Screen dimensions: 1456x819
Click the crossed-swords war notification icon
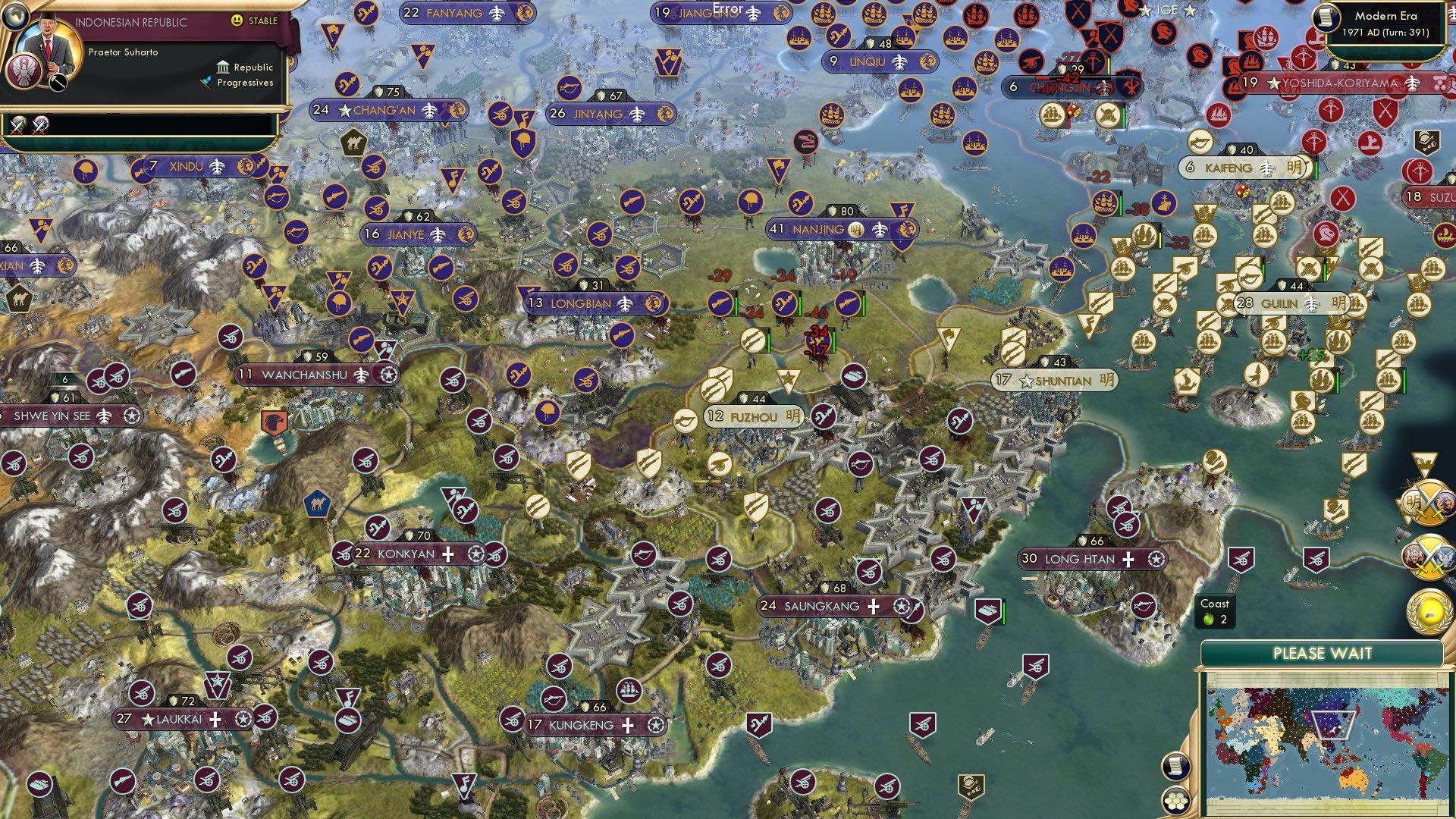[x=18, y=127]
